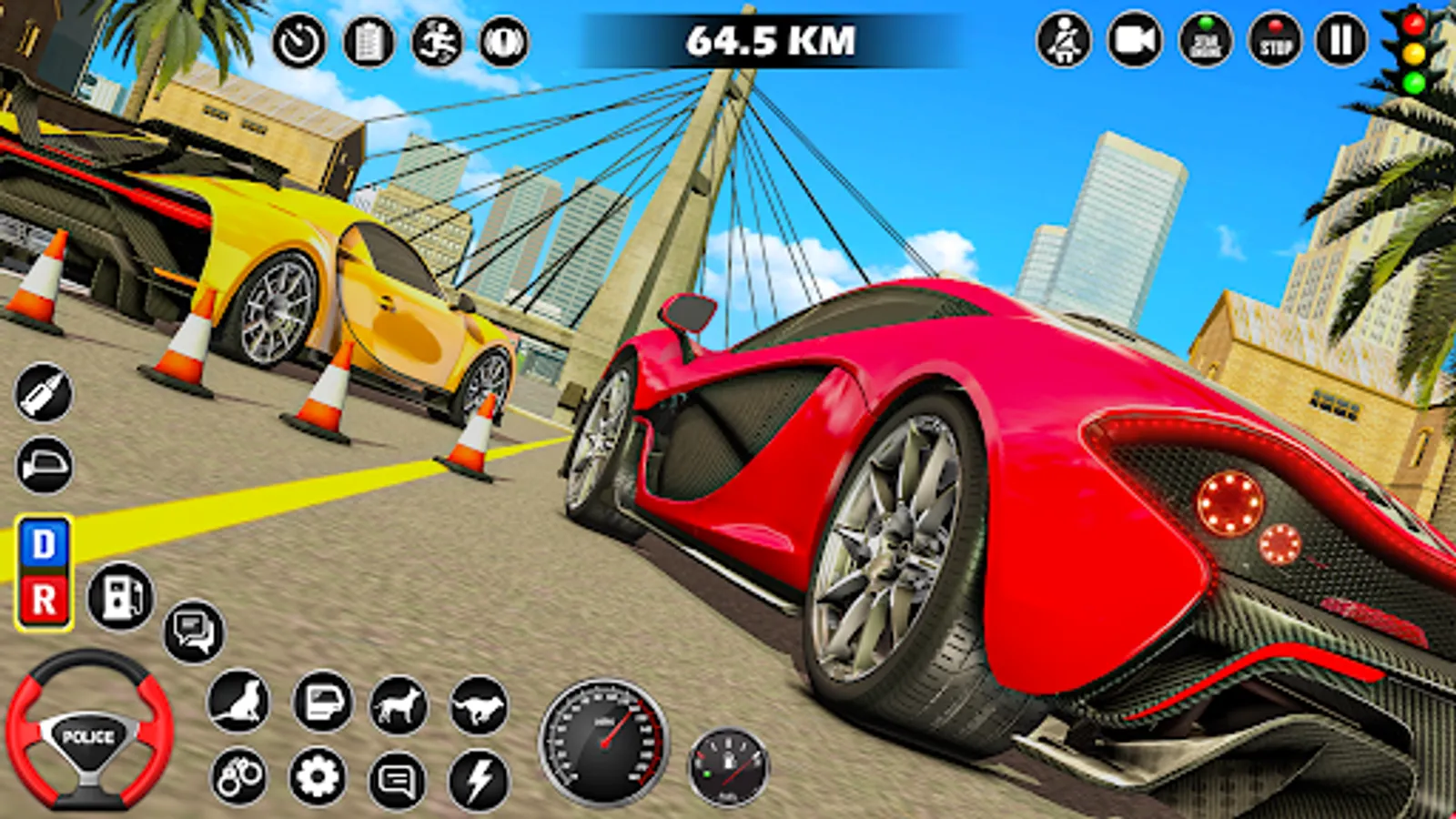Open the stopwatch timer

click(x=300, y=41)
